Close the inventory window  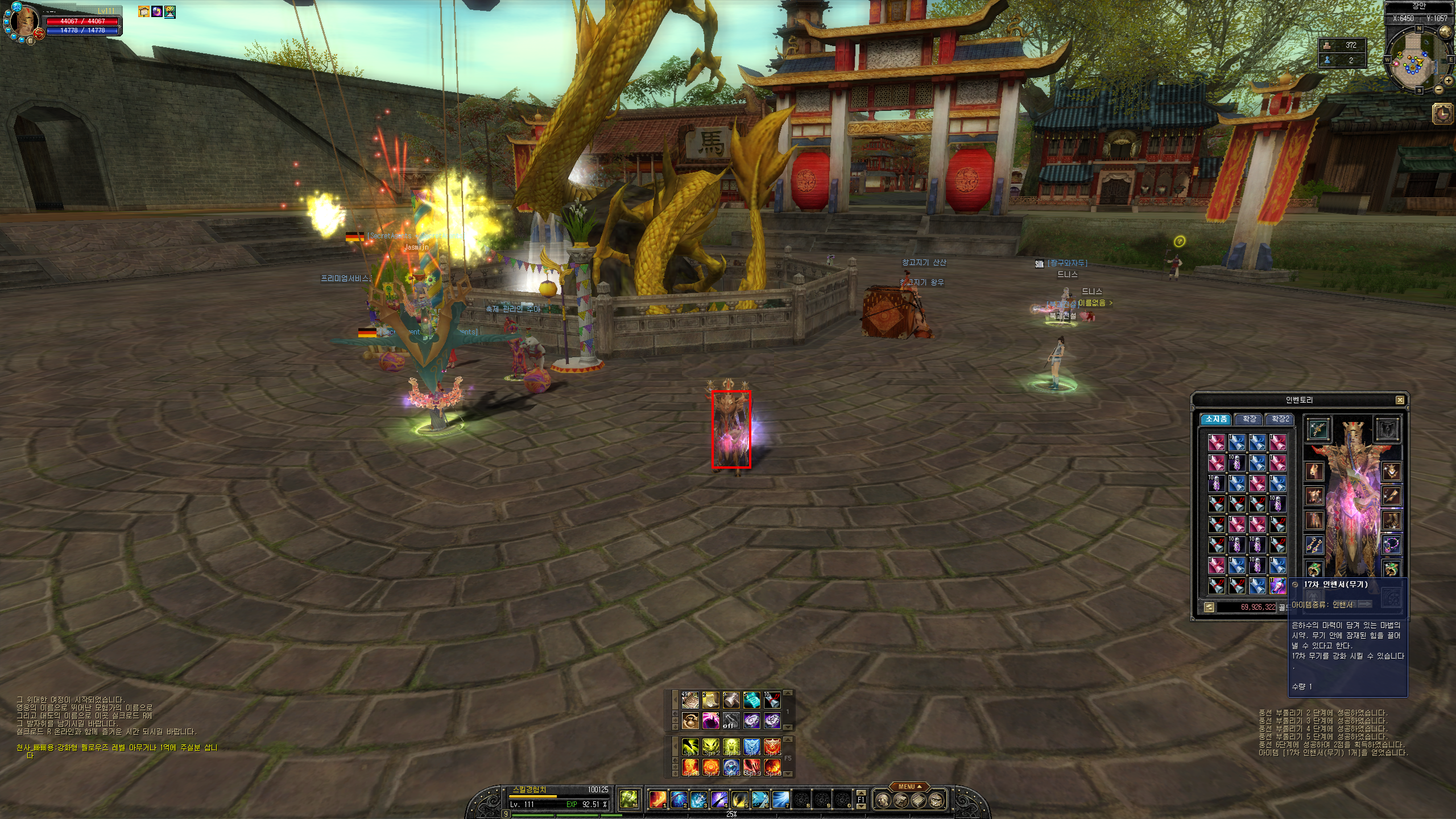[x=1400, y=400]
